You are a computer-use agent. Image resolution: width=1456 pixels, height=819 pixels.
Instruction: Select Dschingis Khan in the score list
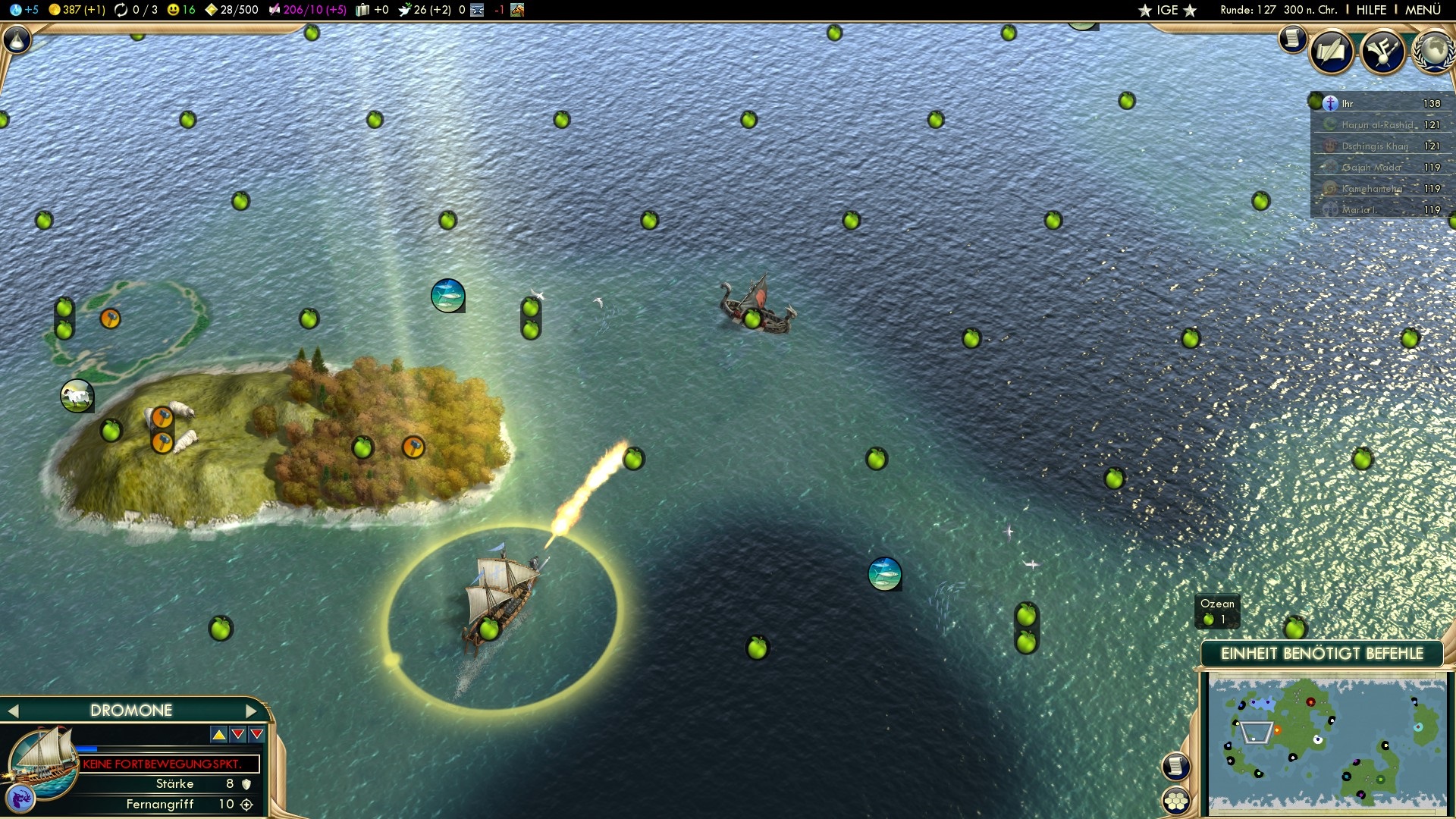click(1374, 146)
